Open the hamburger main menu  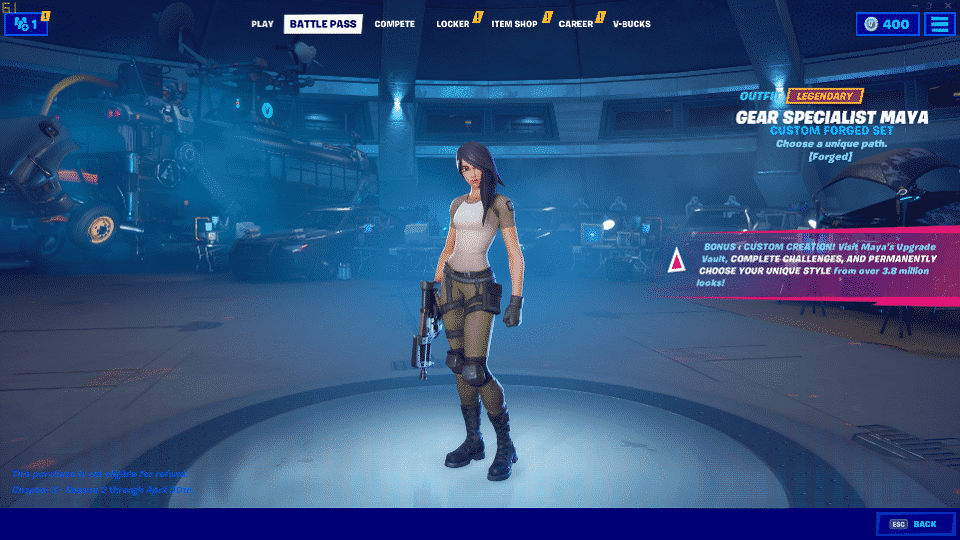point(939,24)
